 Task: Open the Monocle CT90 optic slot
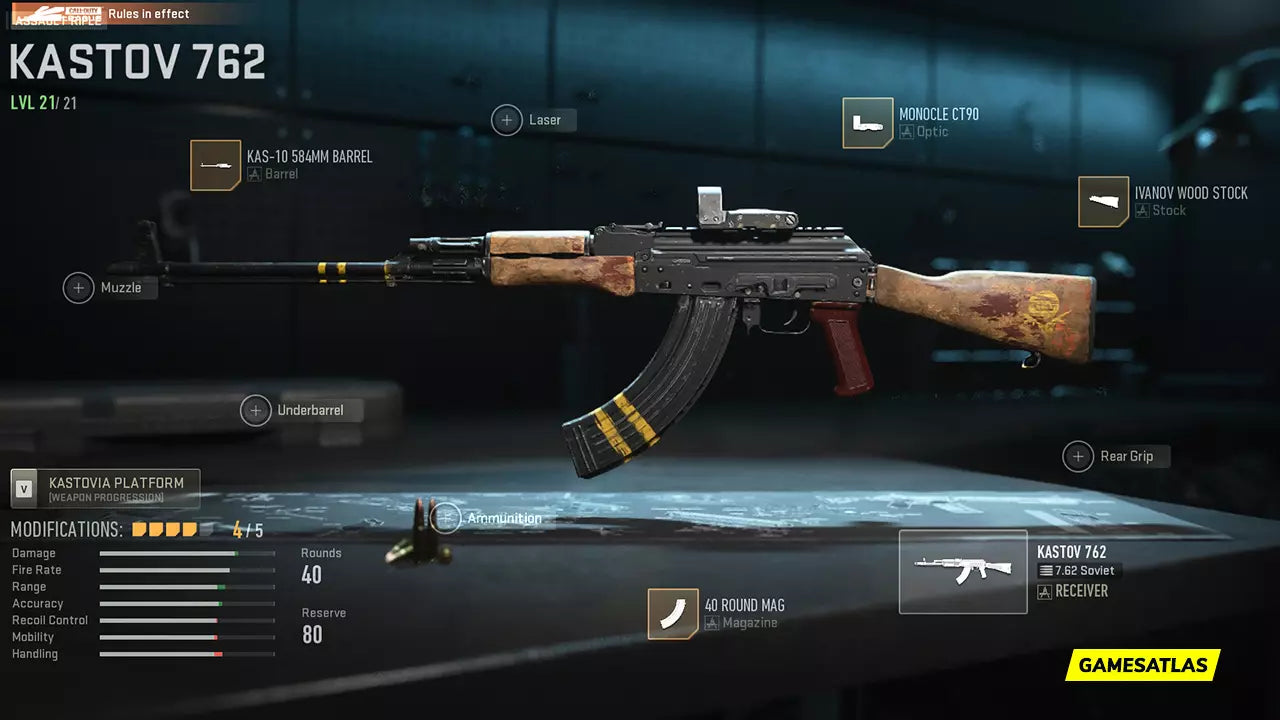868,123
